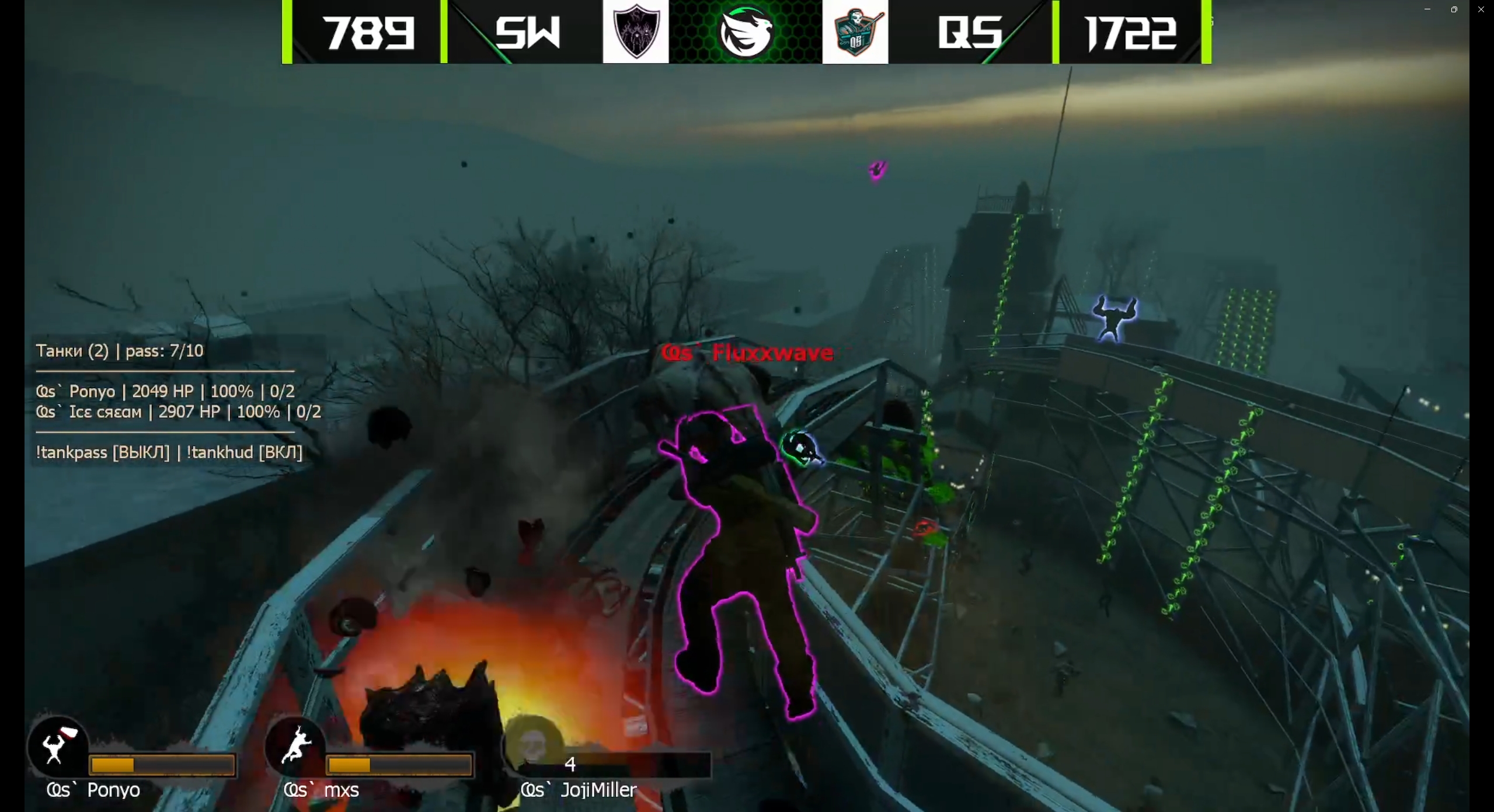Choose the mxs infected portrait icon
This screenshot has width=1494, height=812.
295,745
